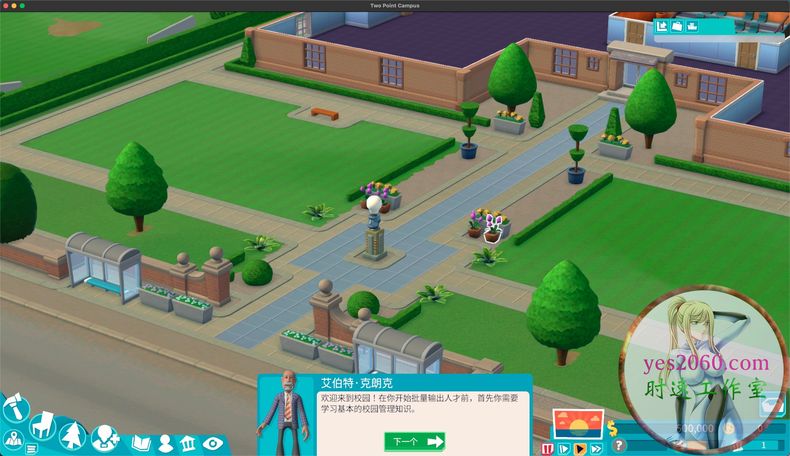Set the game to normal play speed

click(581, 449)
